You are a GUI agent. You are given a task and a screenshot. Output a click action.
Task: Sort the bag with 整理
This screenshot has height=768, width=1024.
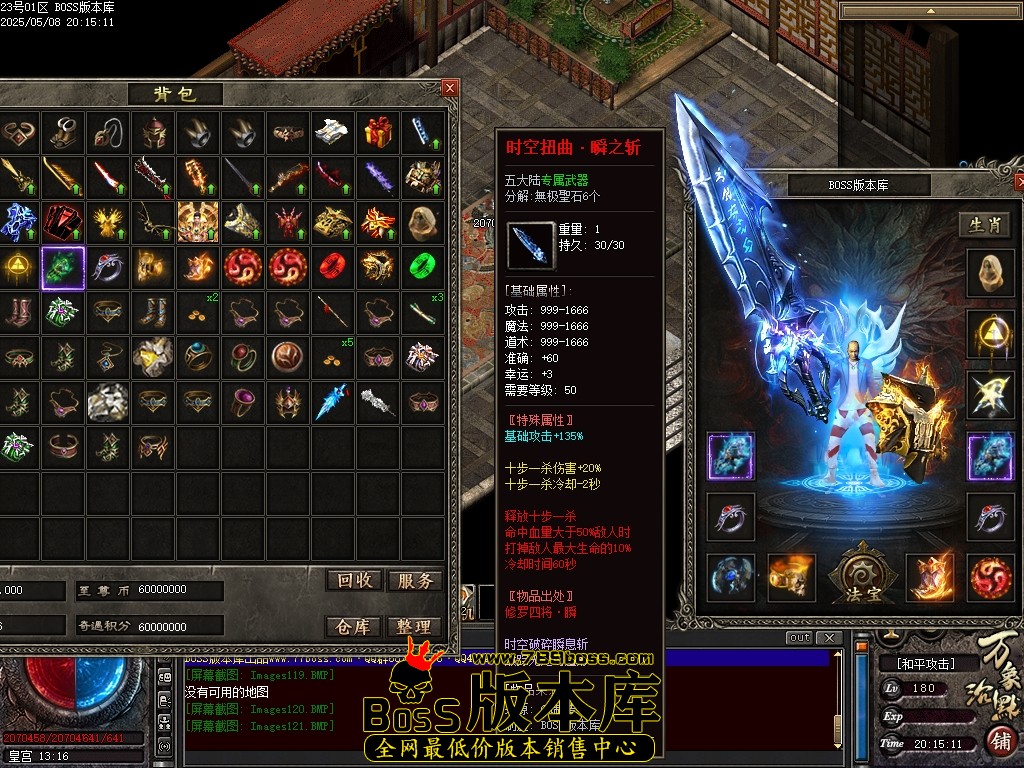pos(414,627)
